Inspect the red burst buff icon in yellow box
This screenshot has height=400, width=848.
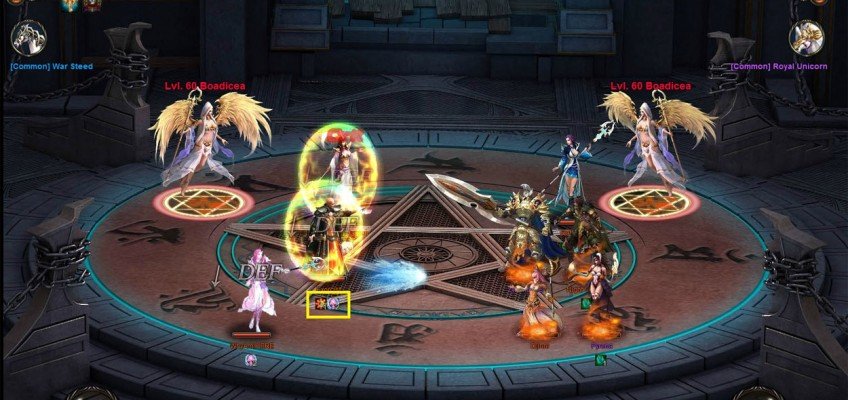pyautogui.click(x=321, y=303)
